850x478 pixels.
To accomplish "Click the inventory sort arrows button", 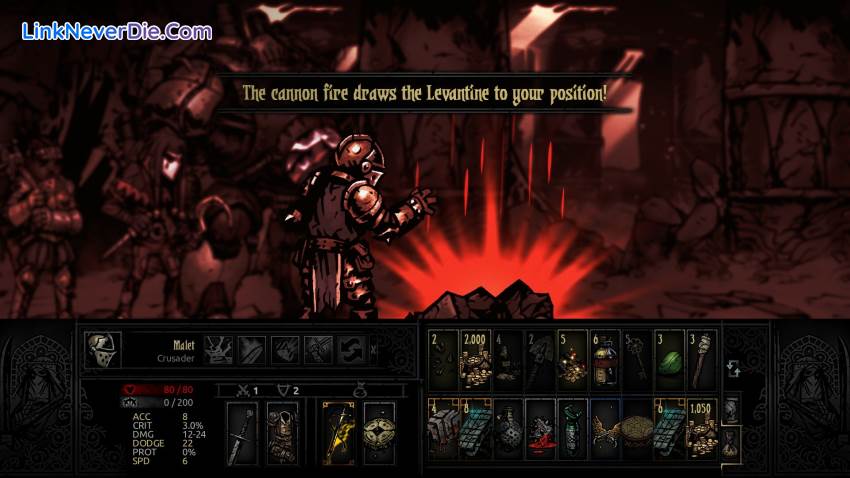I will [732, 368].
